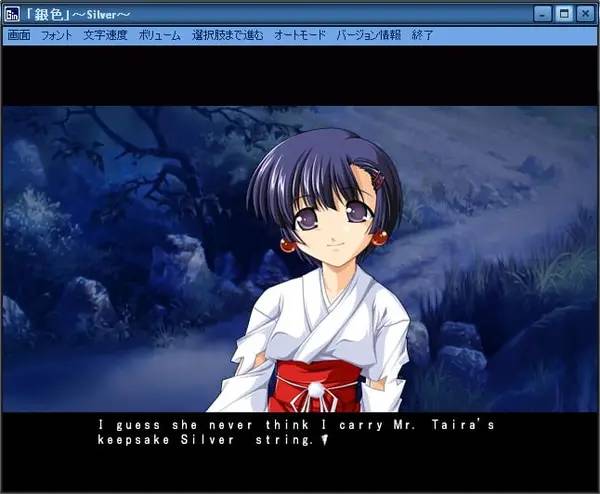This screenshot has height=494, width=600.
Task: Close the window with the X button
Action: tap(584, 14)
